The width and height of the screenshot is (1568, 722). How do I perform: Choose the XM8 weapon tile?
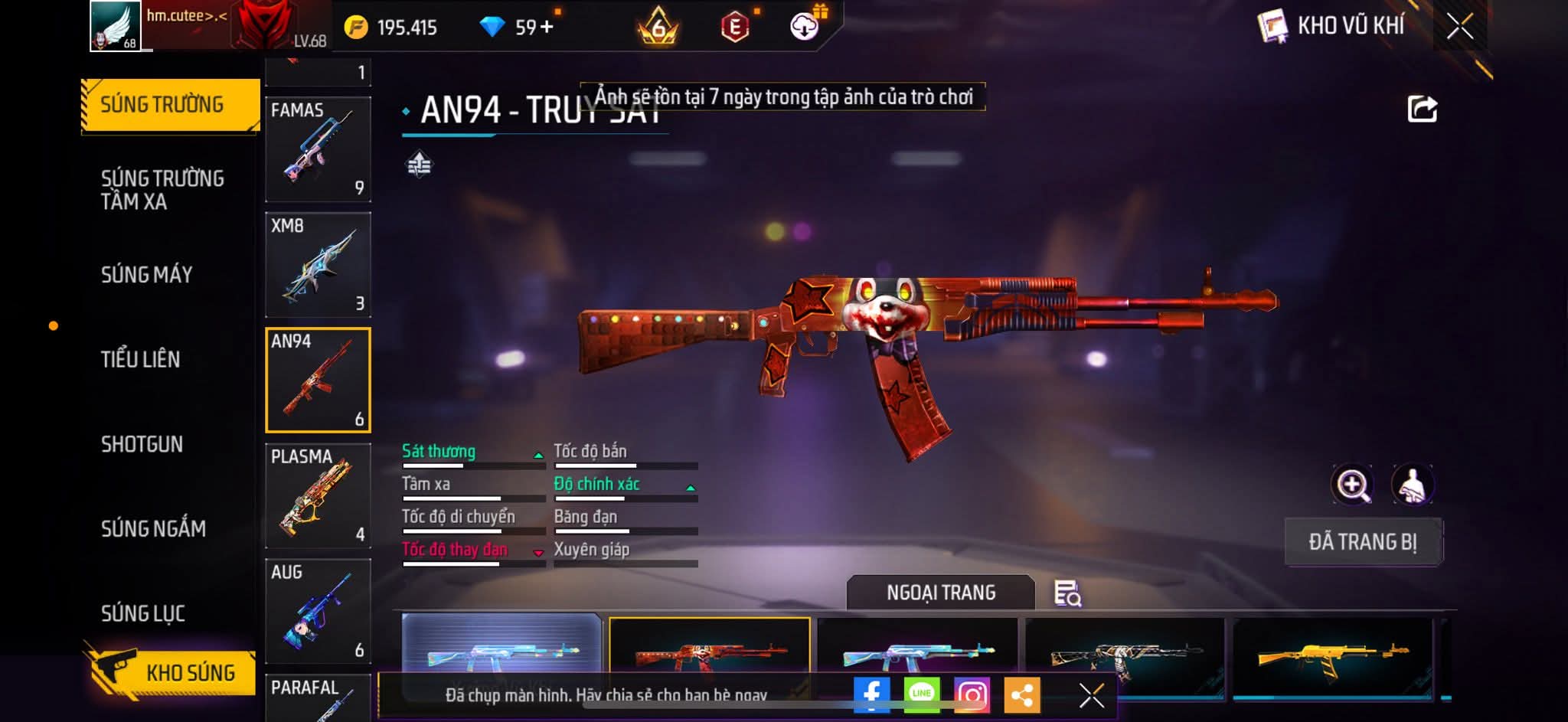point(318,265)
